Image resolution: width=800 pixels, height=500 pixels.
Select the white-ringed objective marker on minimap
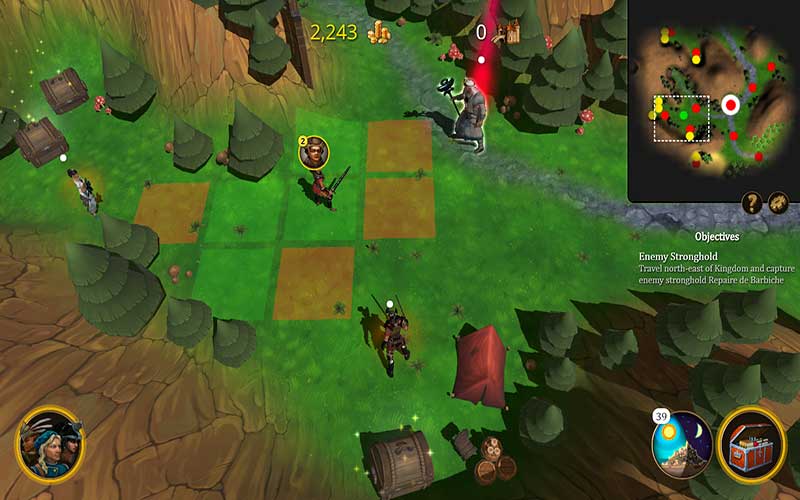tap(730, 104)
